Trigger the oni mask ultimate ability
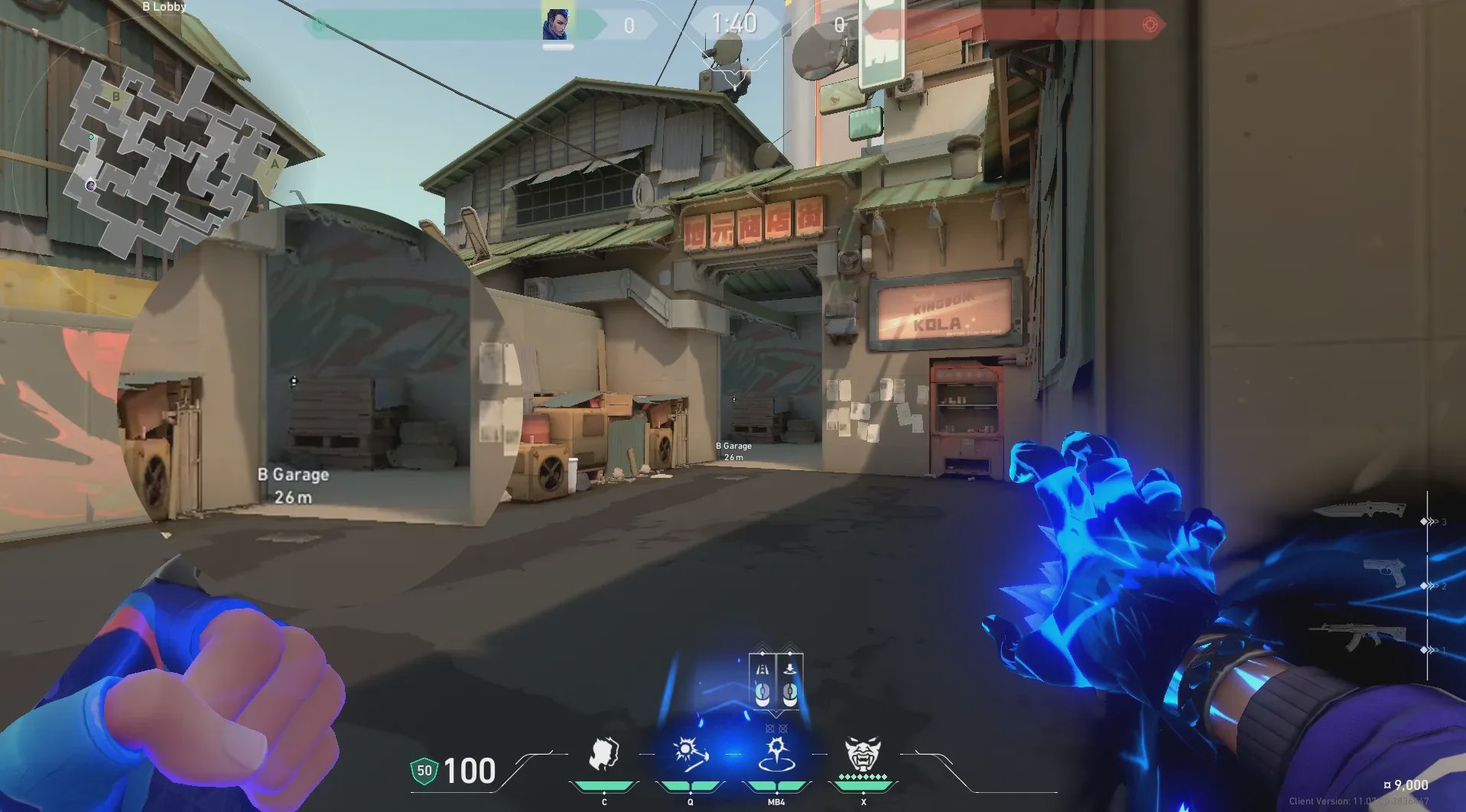Screen dimensions: 1466x812 coord(863,754)
